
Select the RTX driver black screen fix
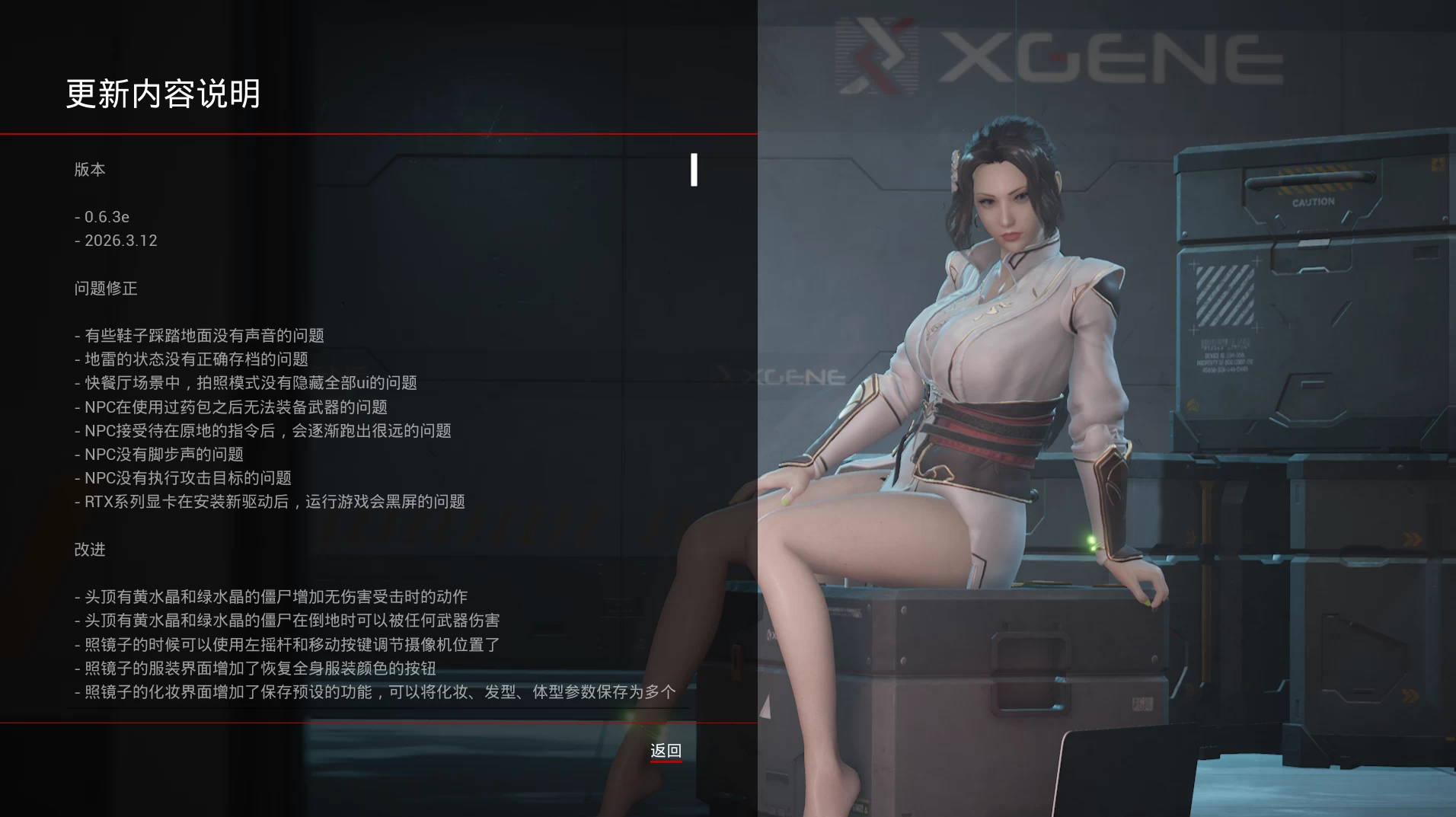point(270,502)
